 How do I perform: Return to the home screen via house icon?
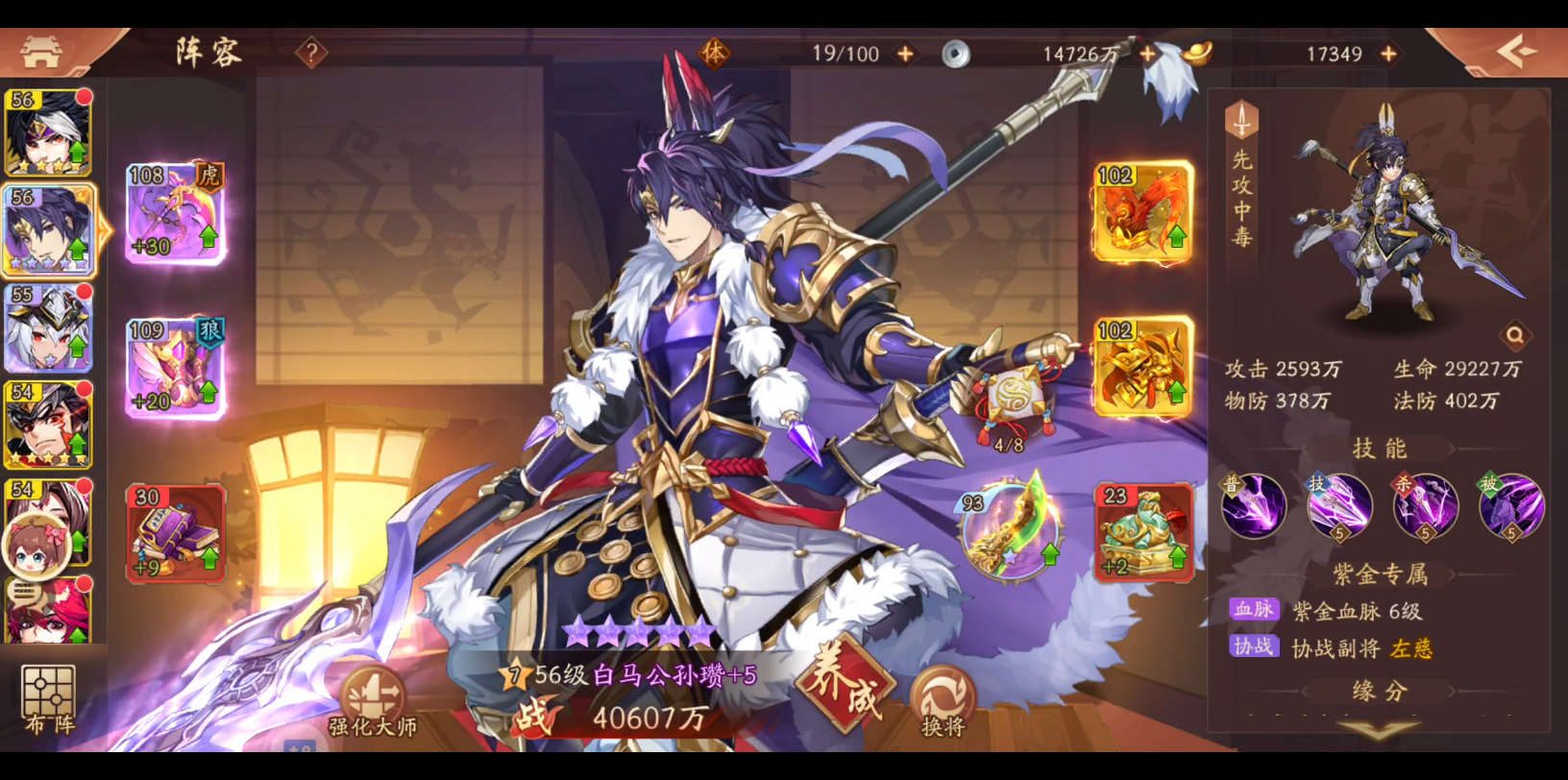click(x=41, y=52)
